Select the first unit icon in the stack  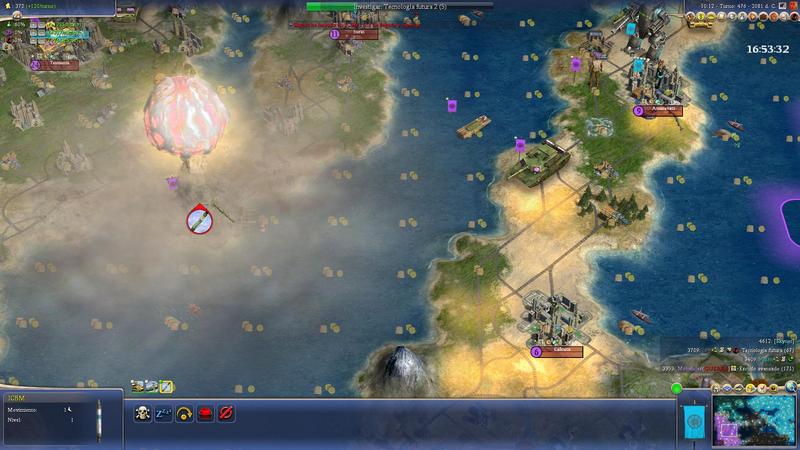[137, 386]
